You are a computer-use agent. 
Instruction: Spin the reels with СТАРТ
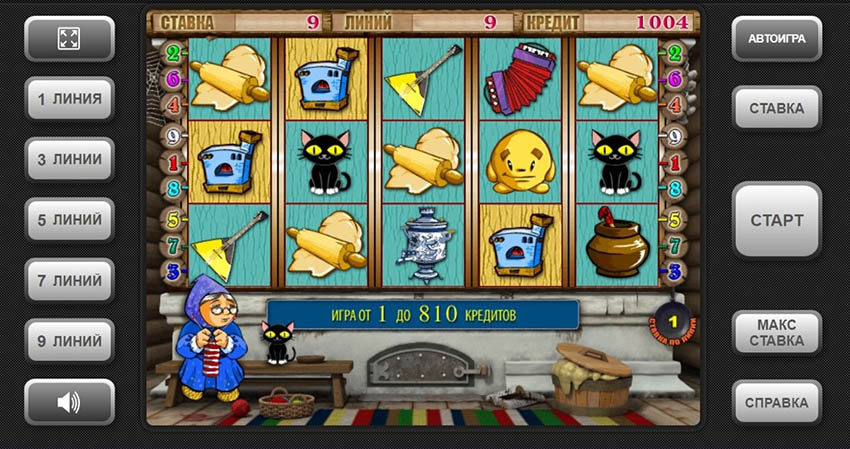pyautogui.click(x=777, y=220)
